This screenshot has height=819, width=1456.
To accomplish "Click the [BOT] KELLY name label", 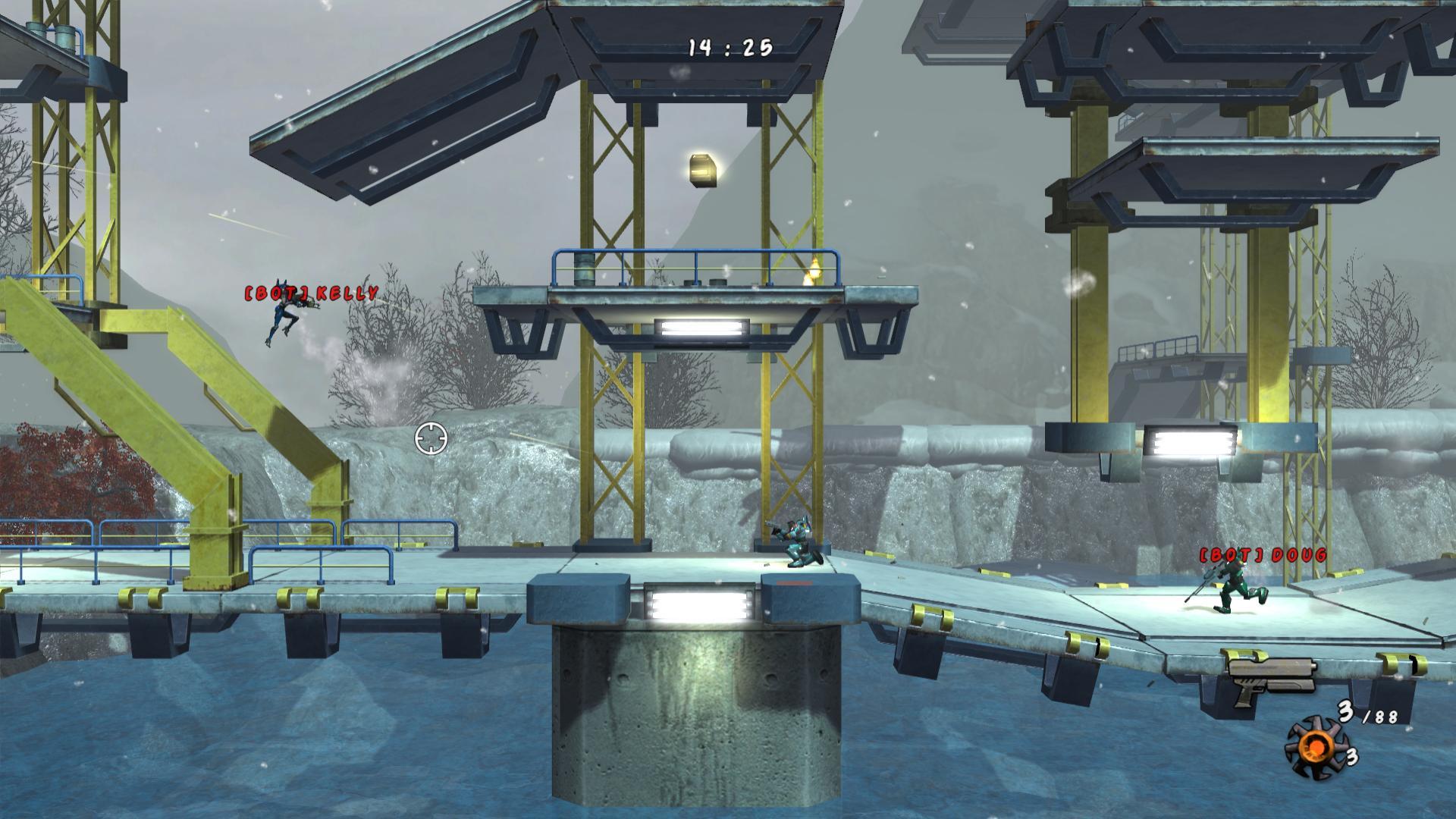I will pyautogui.click(x=309, y=292).
